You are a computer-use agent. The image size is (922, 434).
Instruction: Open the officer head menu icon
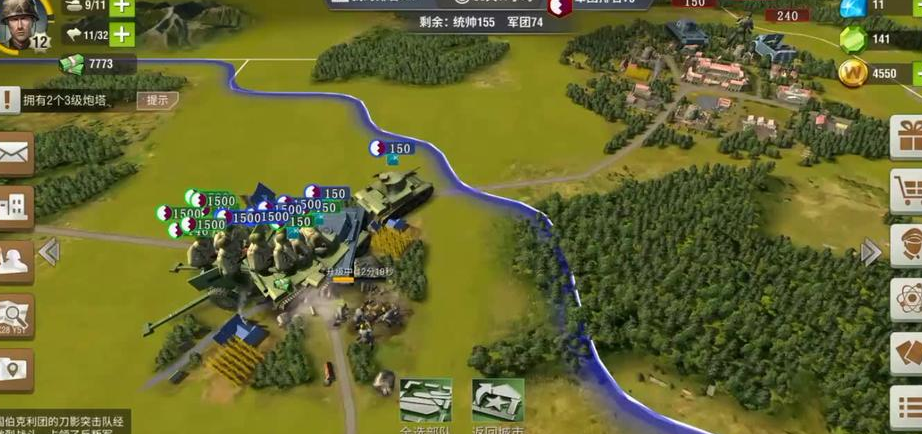click(908, 245)
